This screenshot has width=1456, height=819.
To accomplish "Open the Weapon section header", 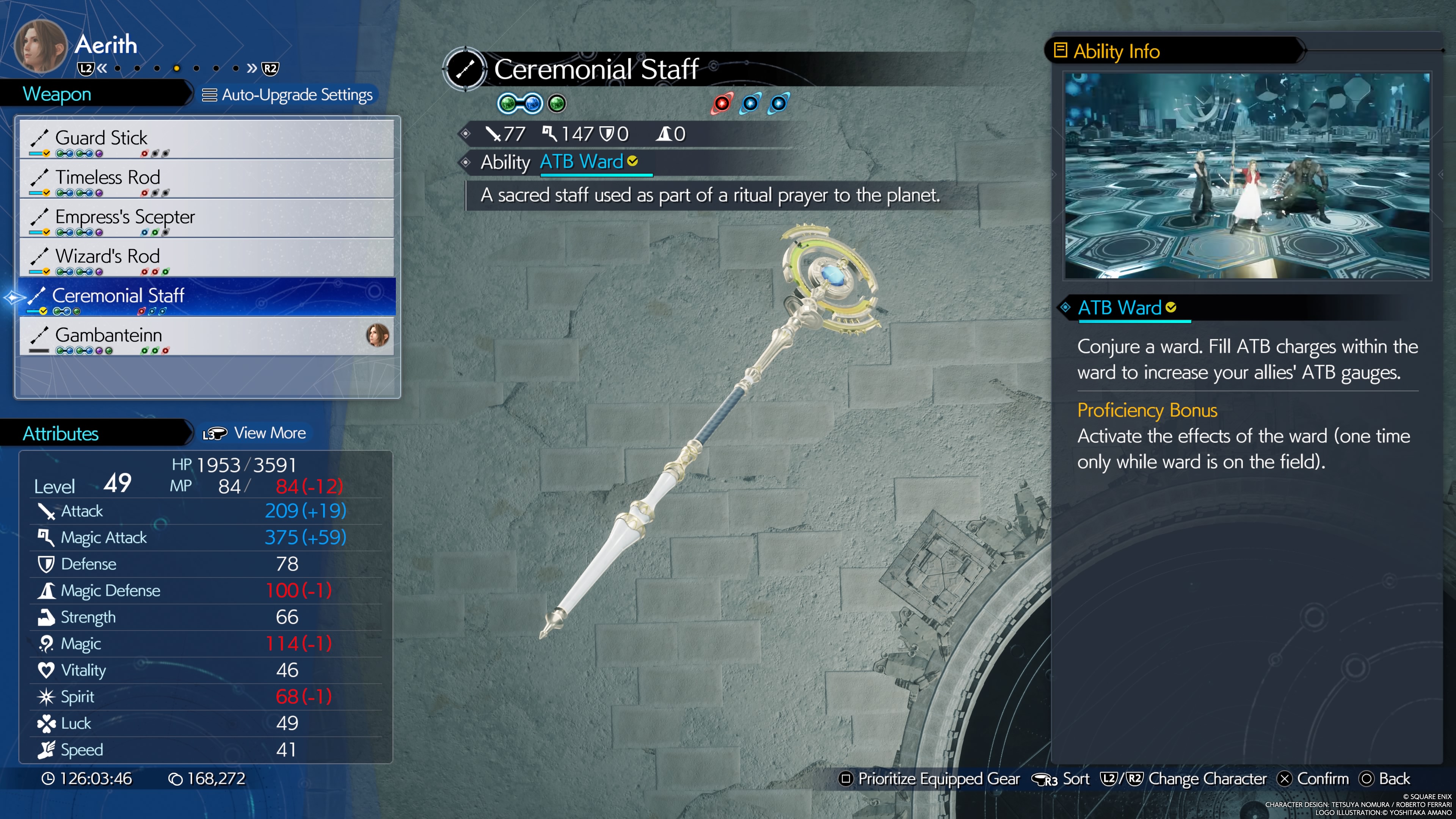I will point(57,94).
